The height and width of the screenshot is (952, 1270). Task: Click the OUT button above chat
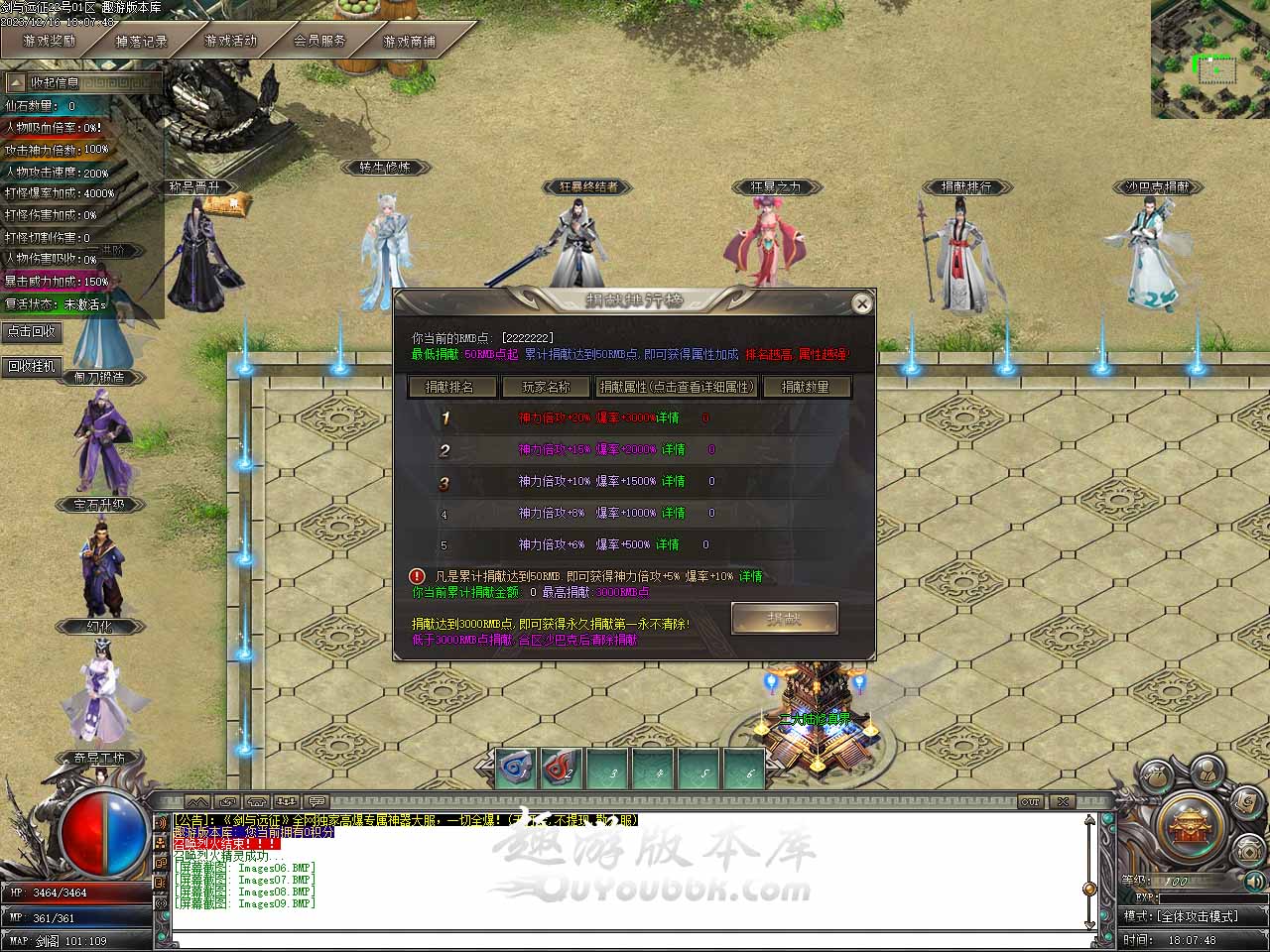1031,801
